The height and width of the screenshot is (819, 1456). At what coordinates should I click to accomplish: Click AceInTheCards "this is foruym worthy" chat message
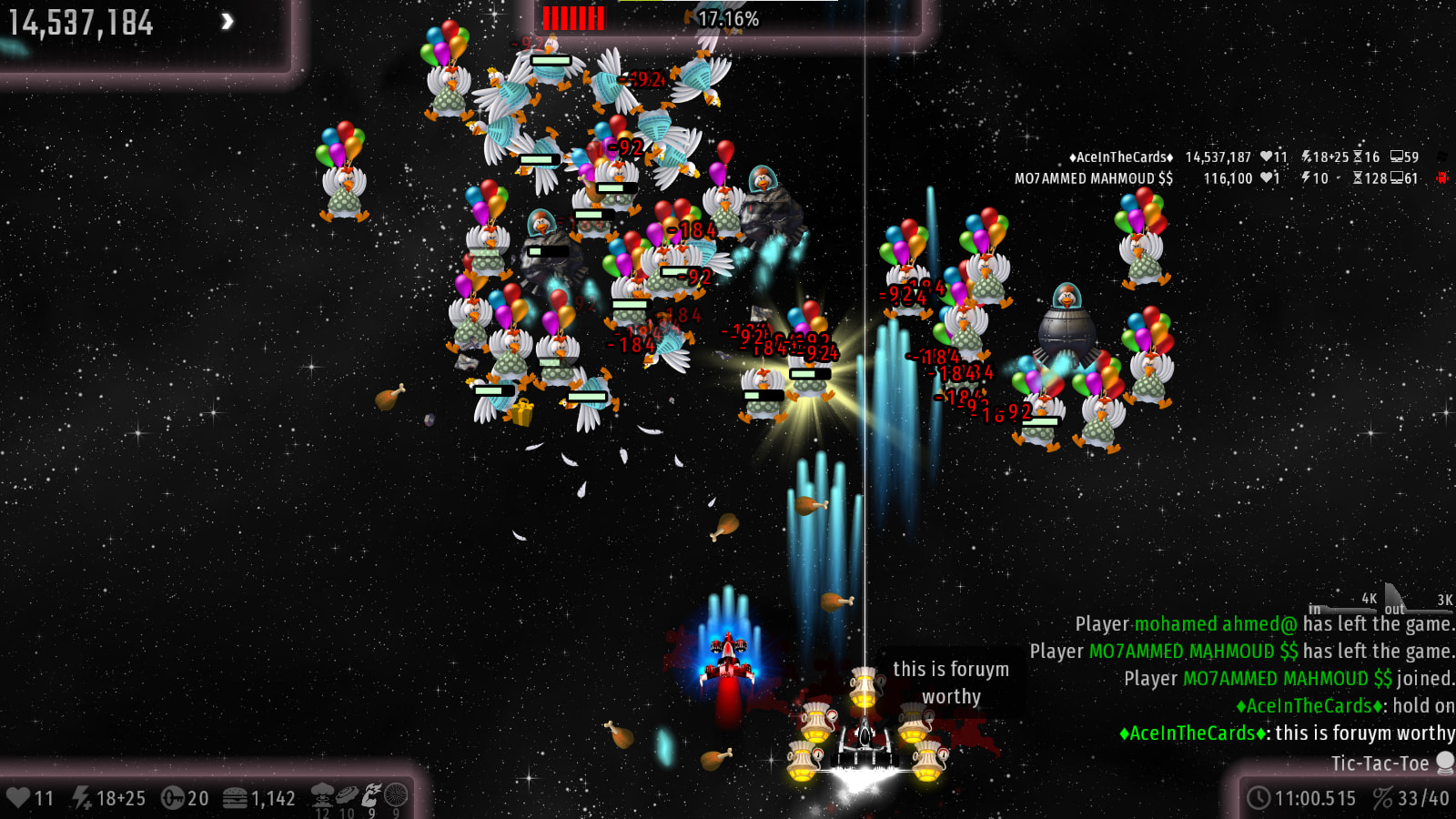tap(1287, 733)
